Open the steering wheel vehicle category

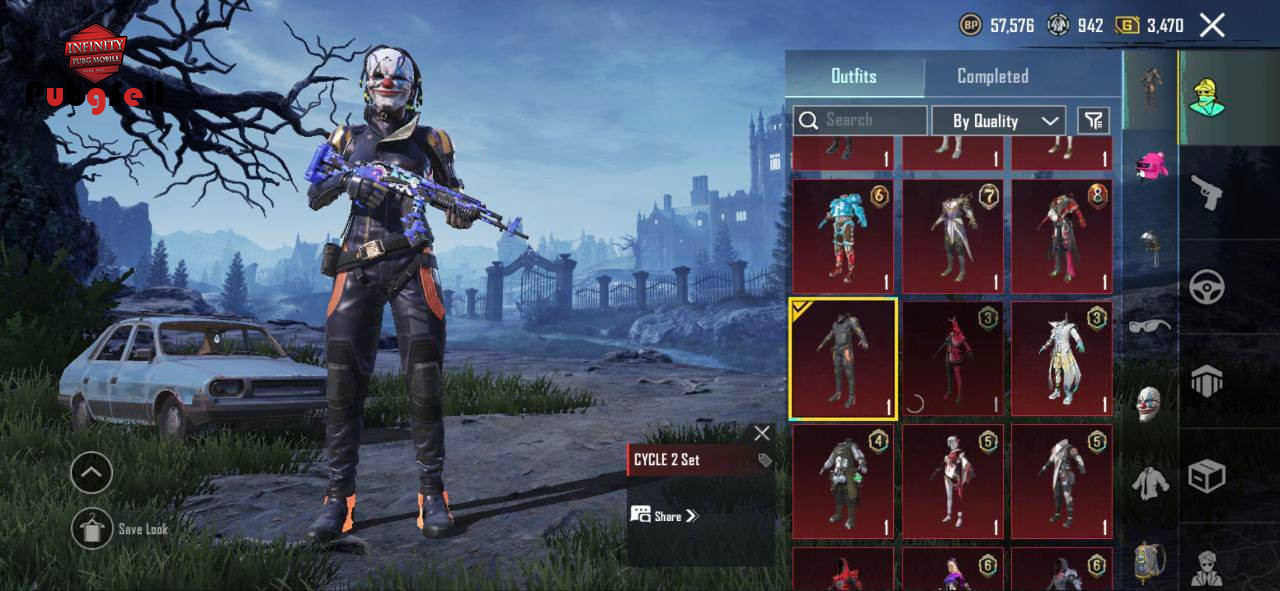tap(1207, 288)
